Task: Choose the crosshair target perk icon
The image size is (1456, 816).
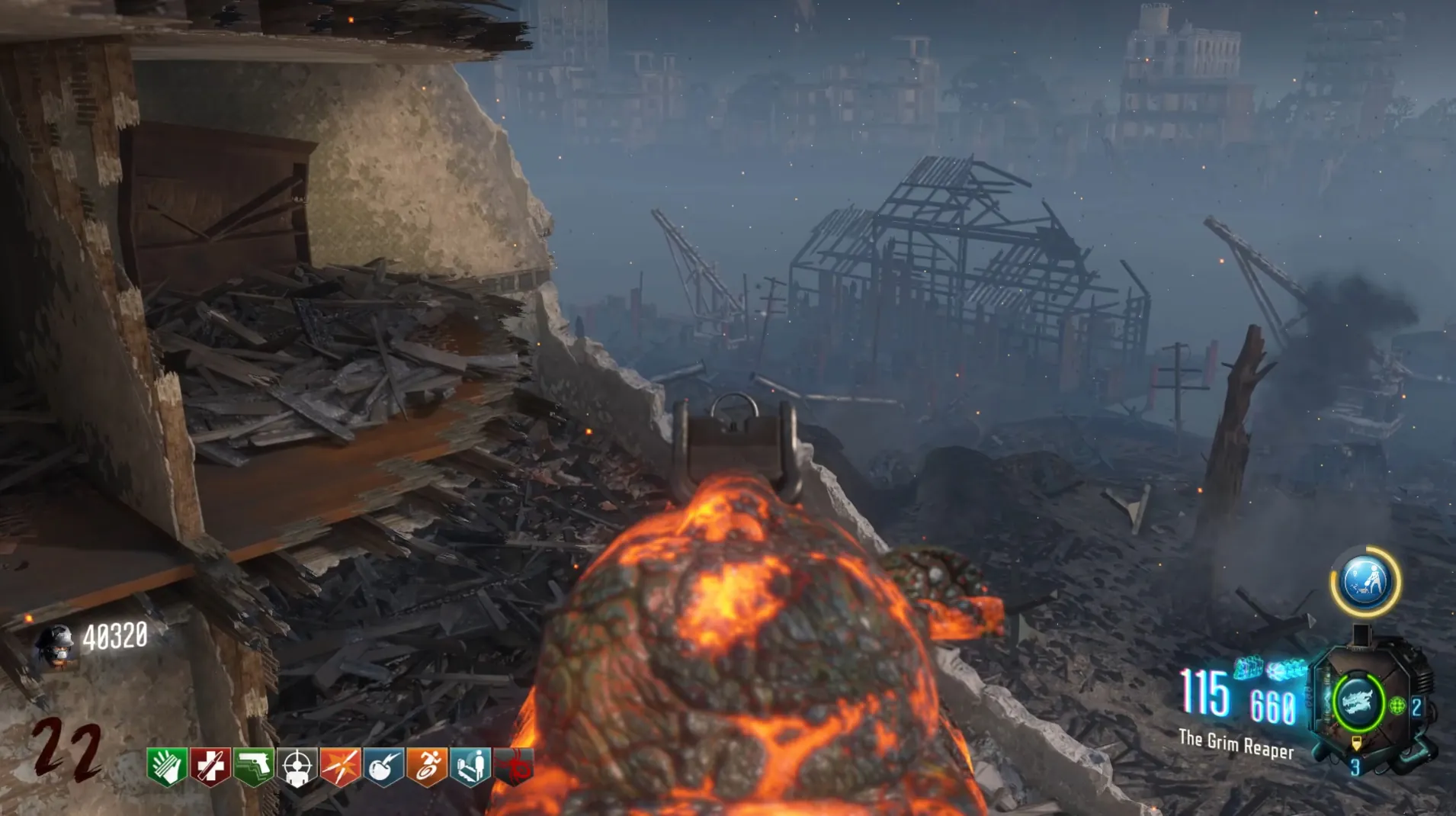Action: 297,766
